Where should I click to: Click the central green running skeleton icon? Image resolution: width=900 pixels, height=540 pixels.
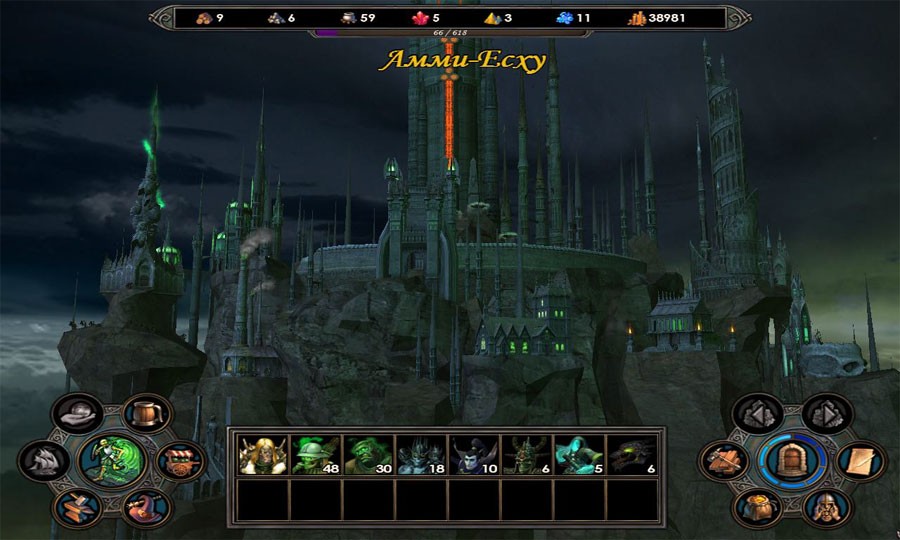112,461
